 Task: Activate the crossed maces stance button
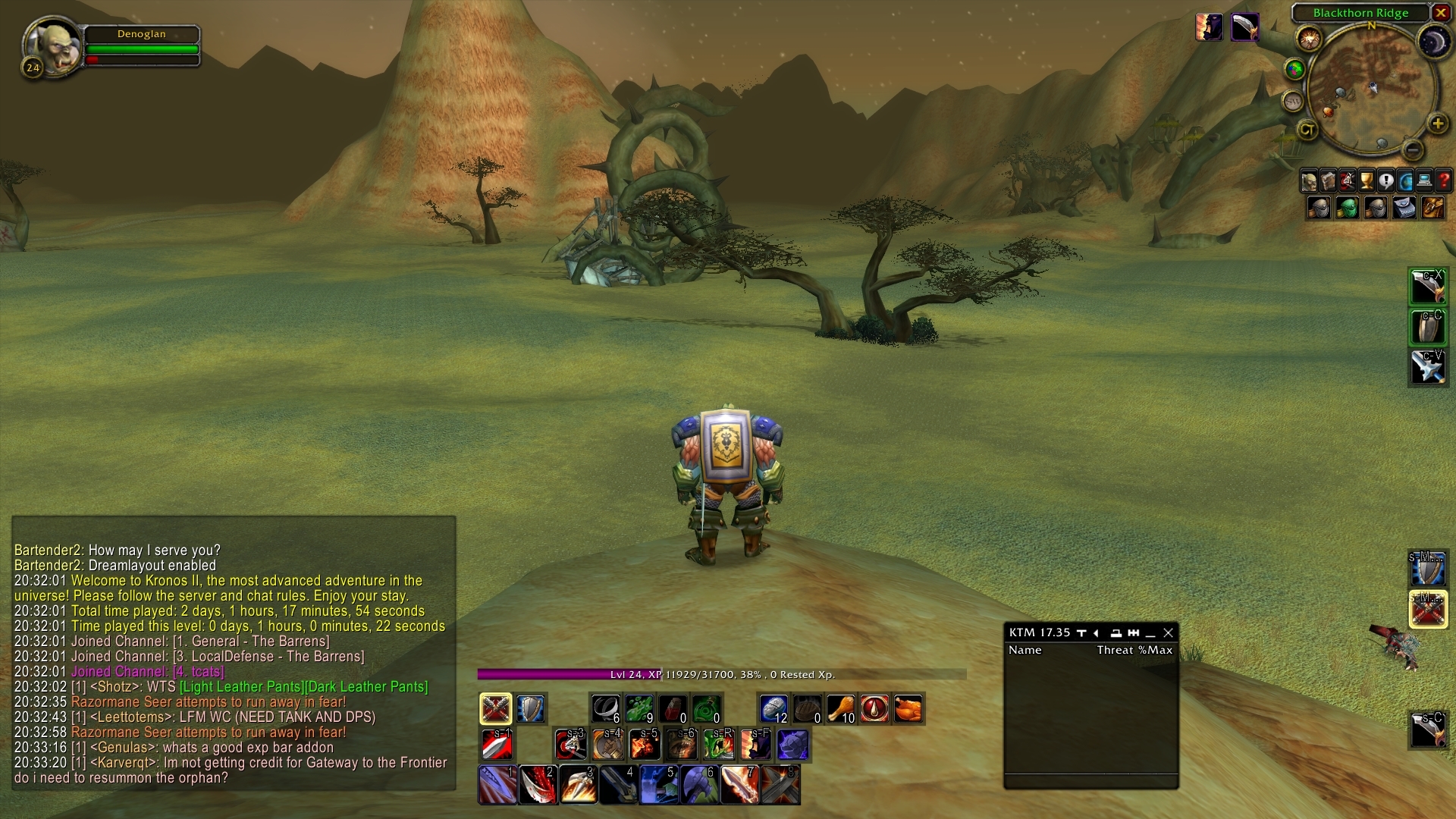click(496, 709)
